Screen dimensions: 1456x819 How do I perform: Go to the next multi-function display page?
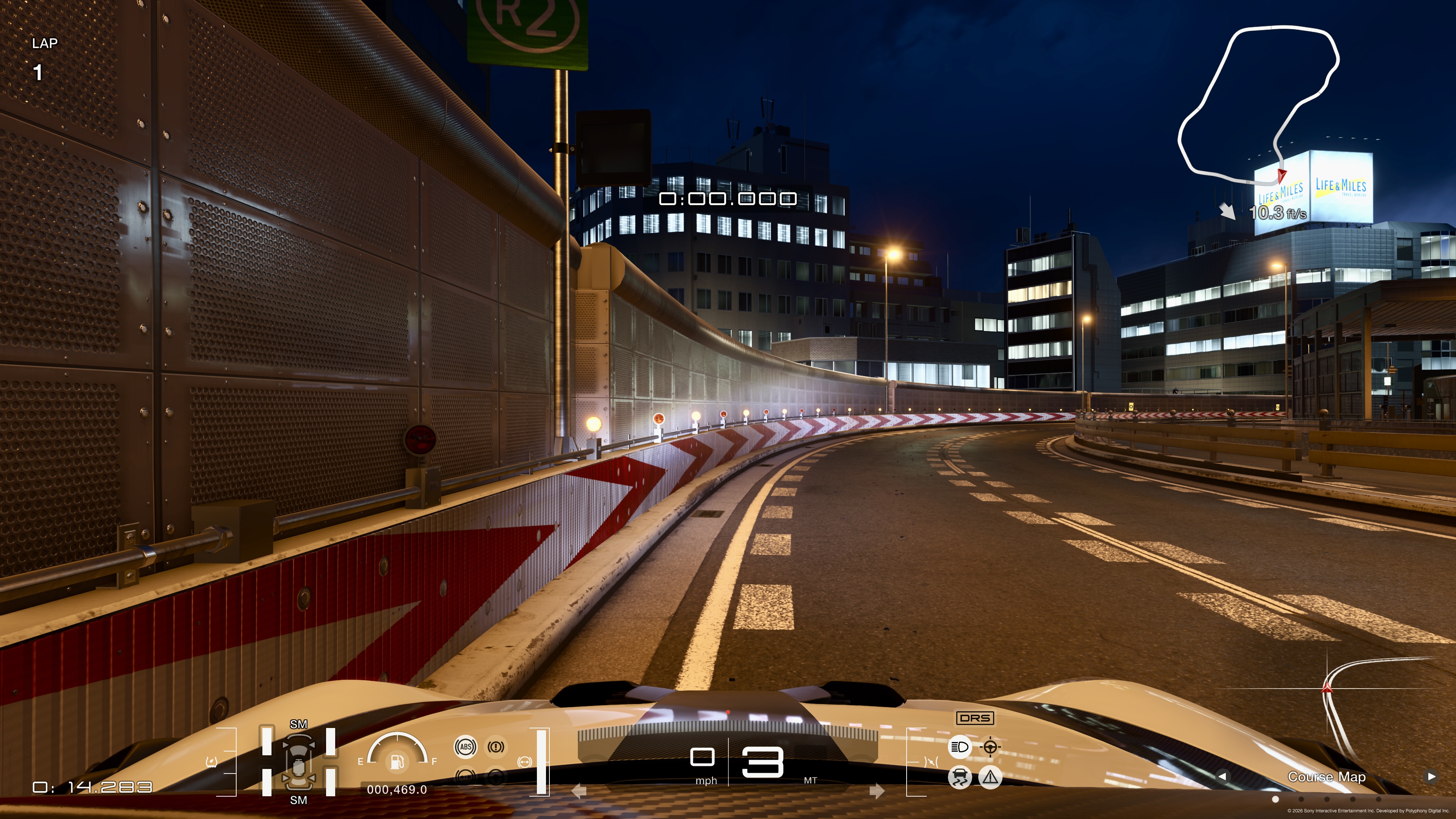(x=1431, y=776)
